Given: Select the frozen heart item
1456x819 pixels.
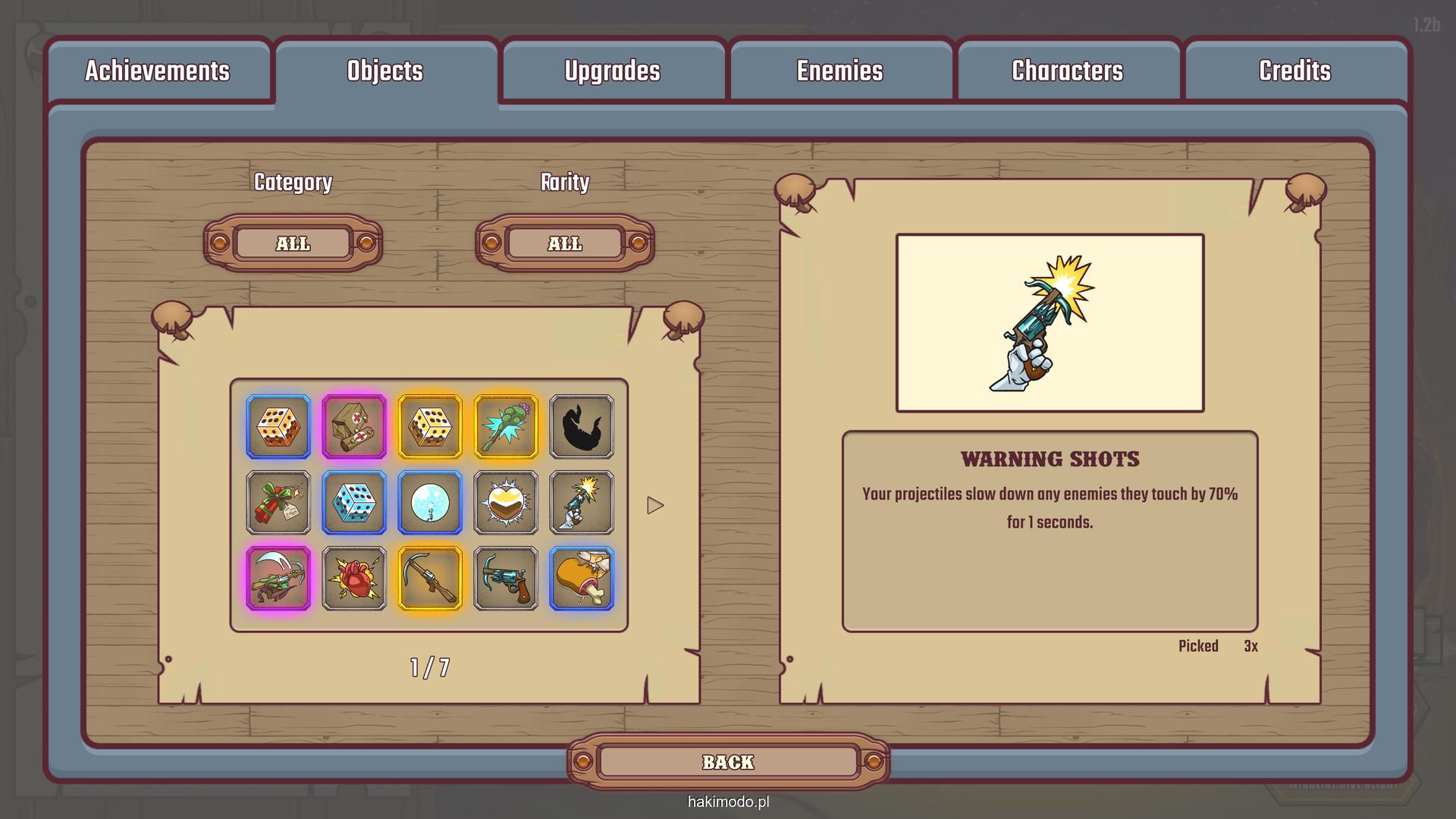Looking at the screenshot, I should coord(506,503).
